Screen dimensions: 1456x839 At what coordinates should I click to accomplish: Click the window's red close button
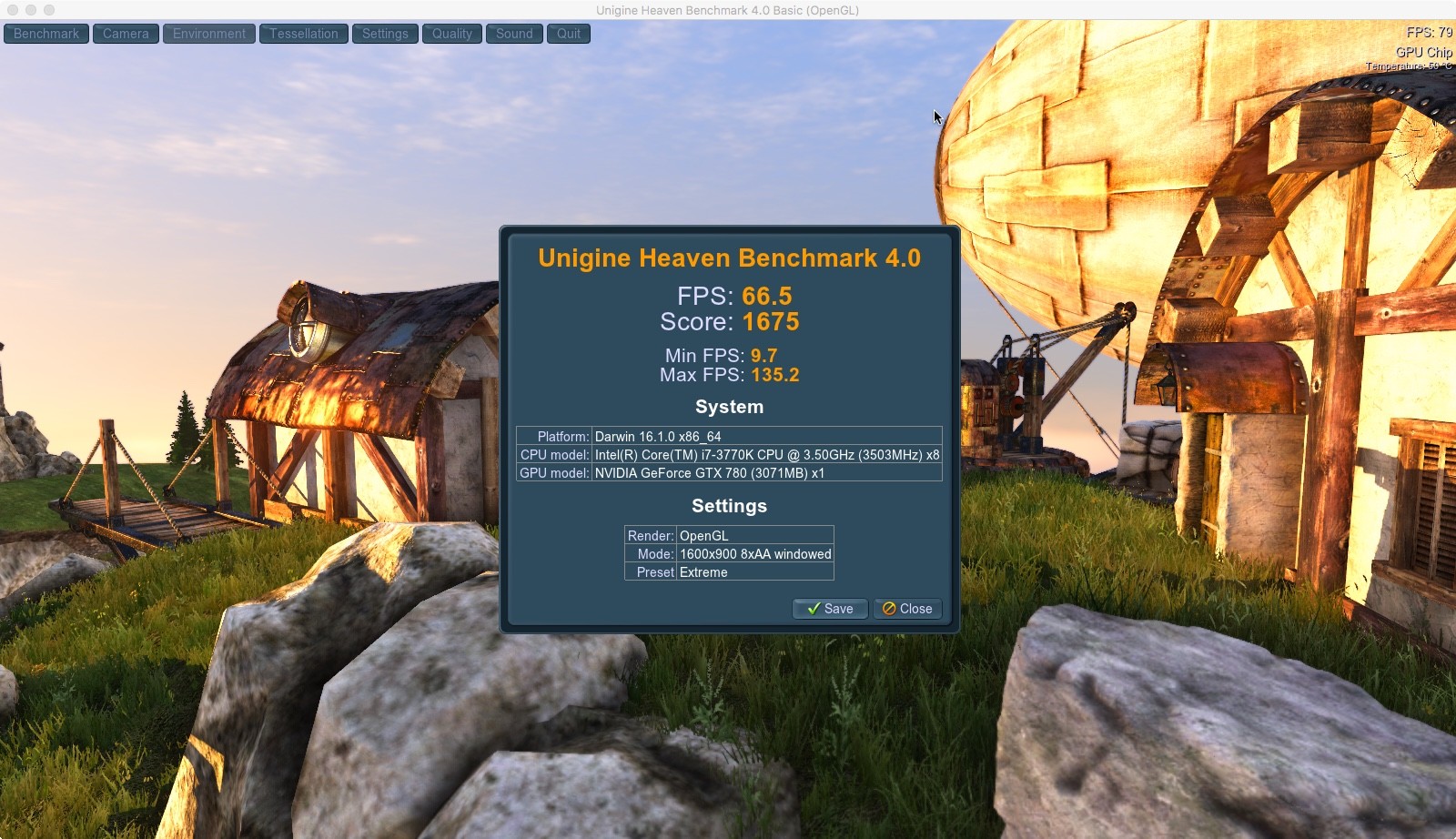point(13,10)
